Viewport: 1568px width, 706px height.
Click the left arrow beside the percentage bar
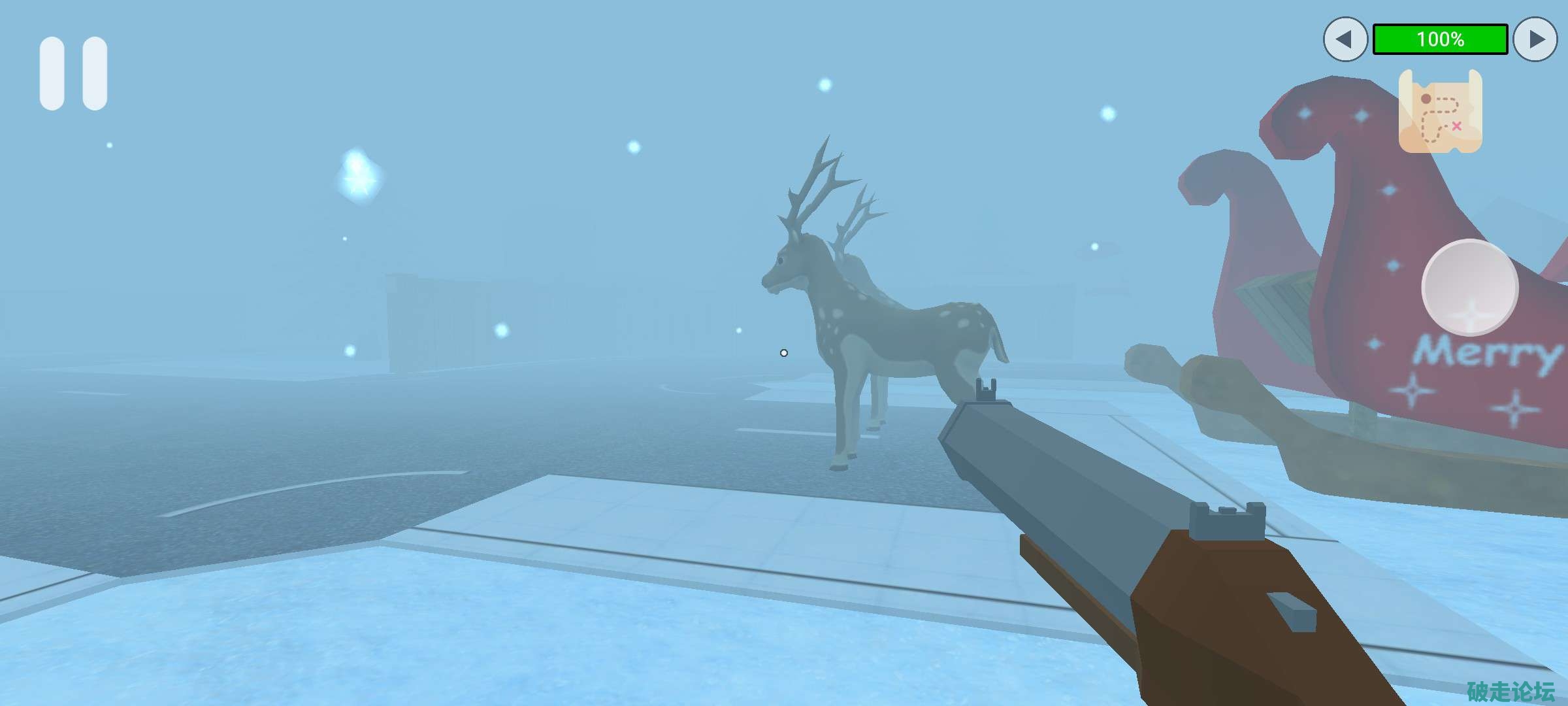tap(1345, 39)
